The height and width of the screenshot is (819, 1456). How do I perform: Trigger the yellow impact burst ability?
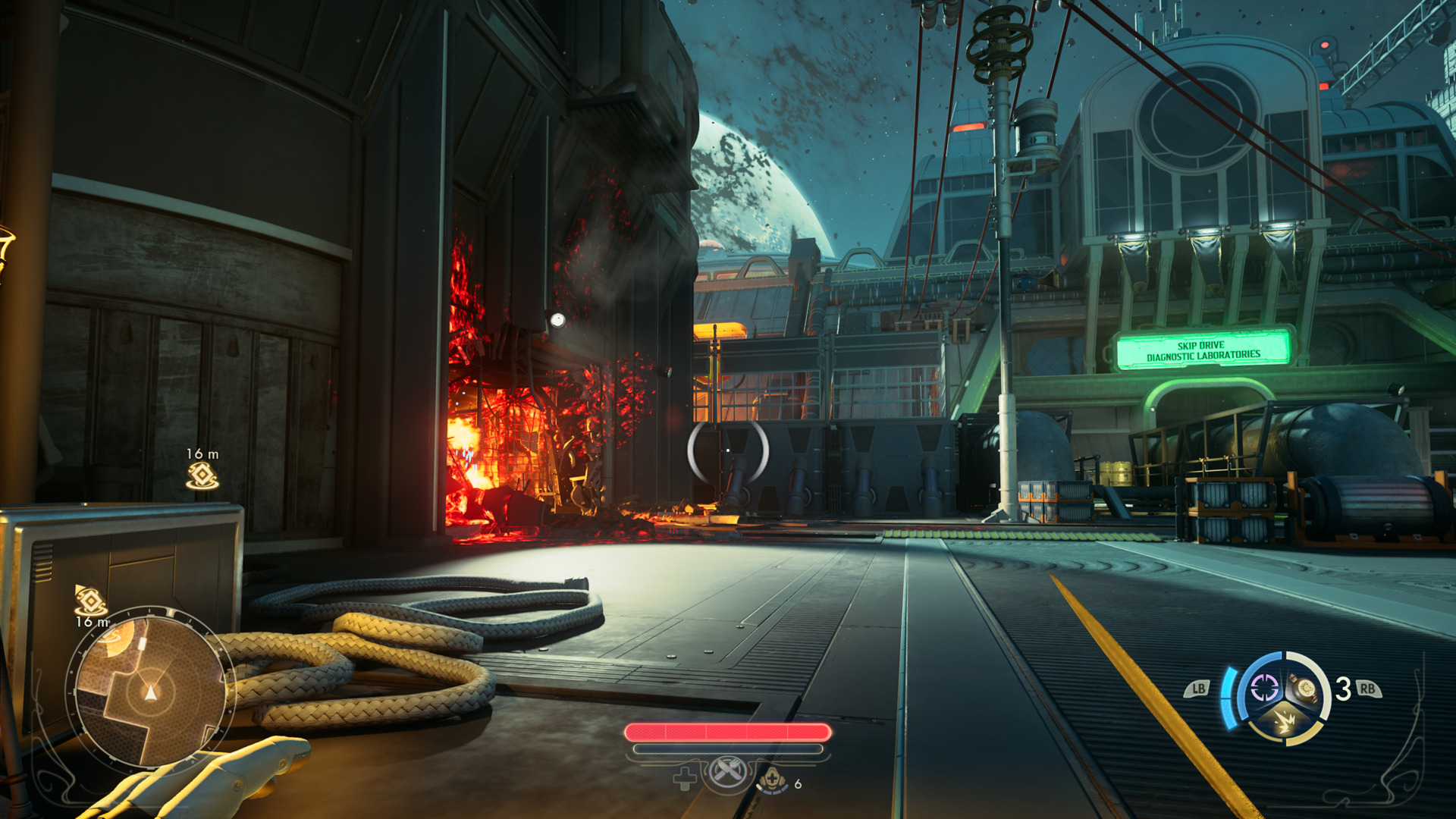point(1285,721)
